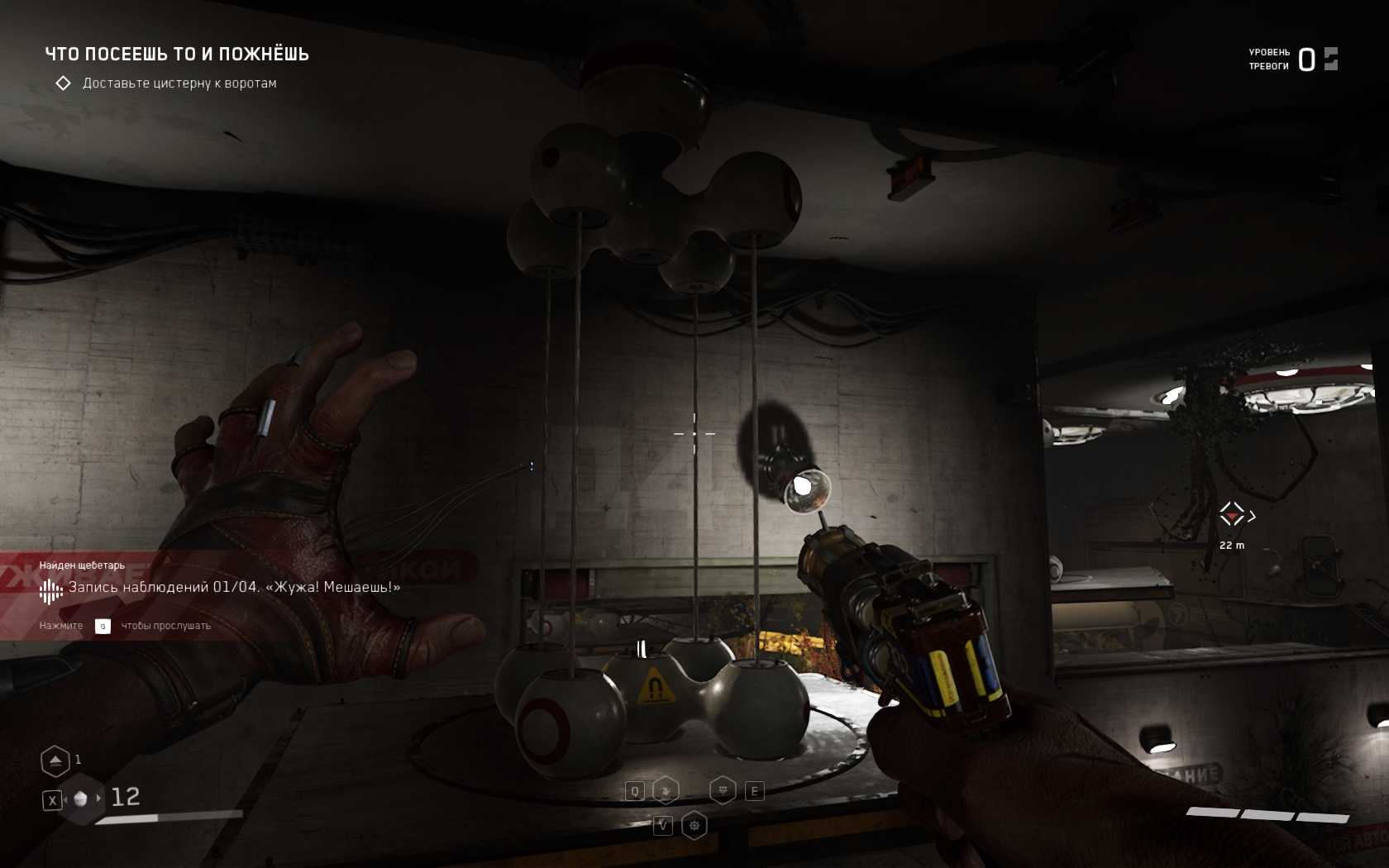
Task: Click the alarm level indicator icon
Action: (1330, 59)
